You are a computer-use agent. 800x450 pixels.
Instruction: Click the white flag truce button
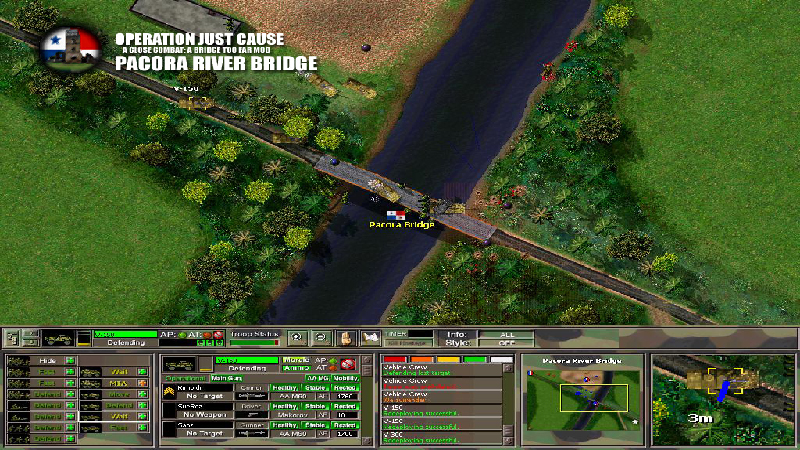click(x=370, y=337)
